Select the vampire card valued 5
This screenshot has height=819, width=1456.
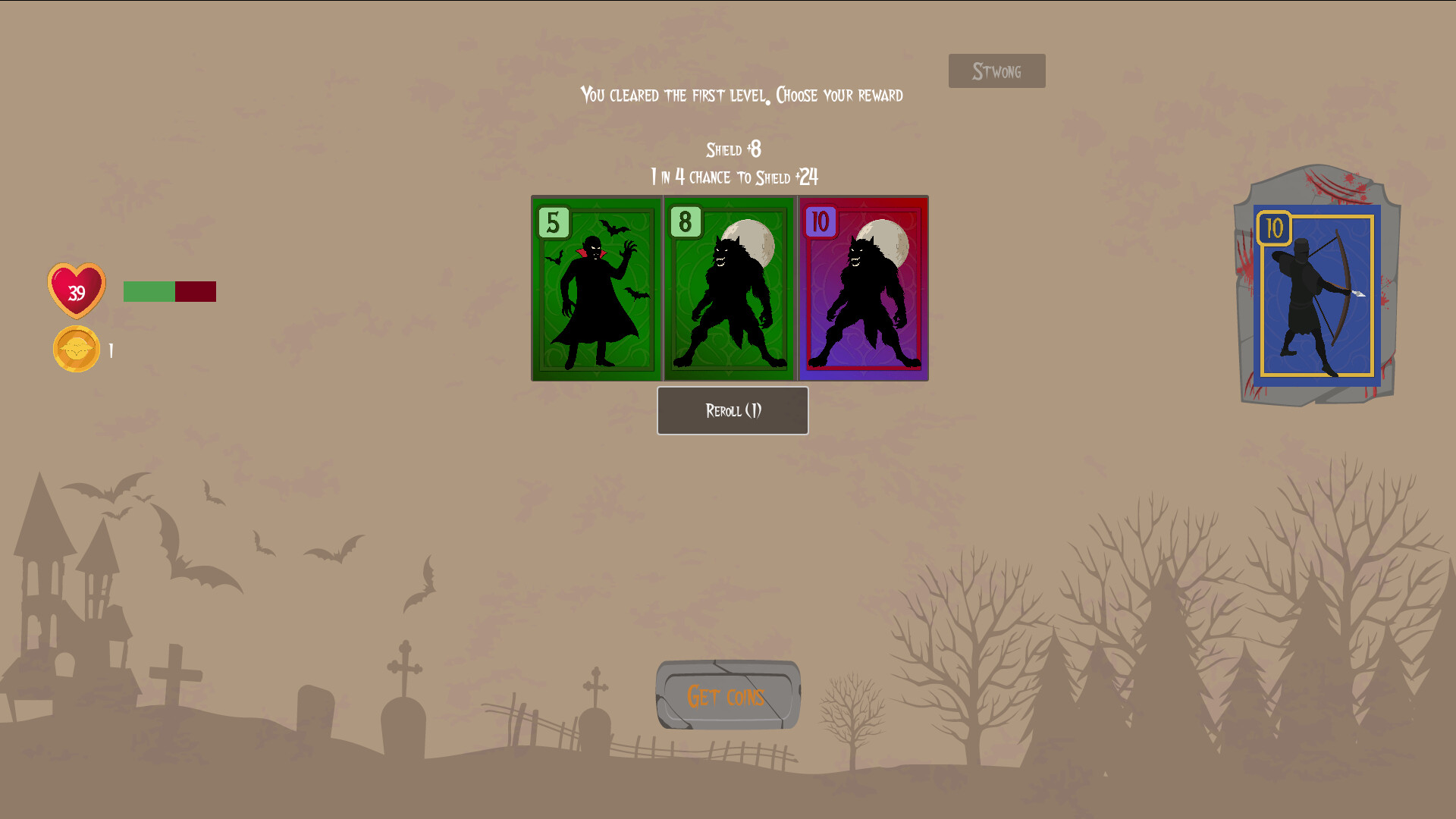tap(595, 288)
